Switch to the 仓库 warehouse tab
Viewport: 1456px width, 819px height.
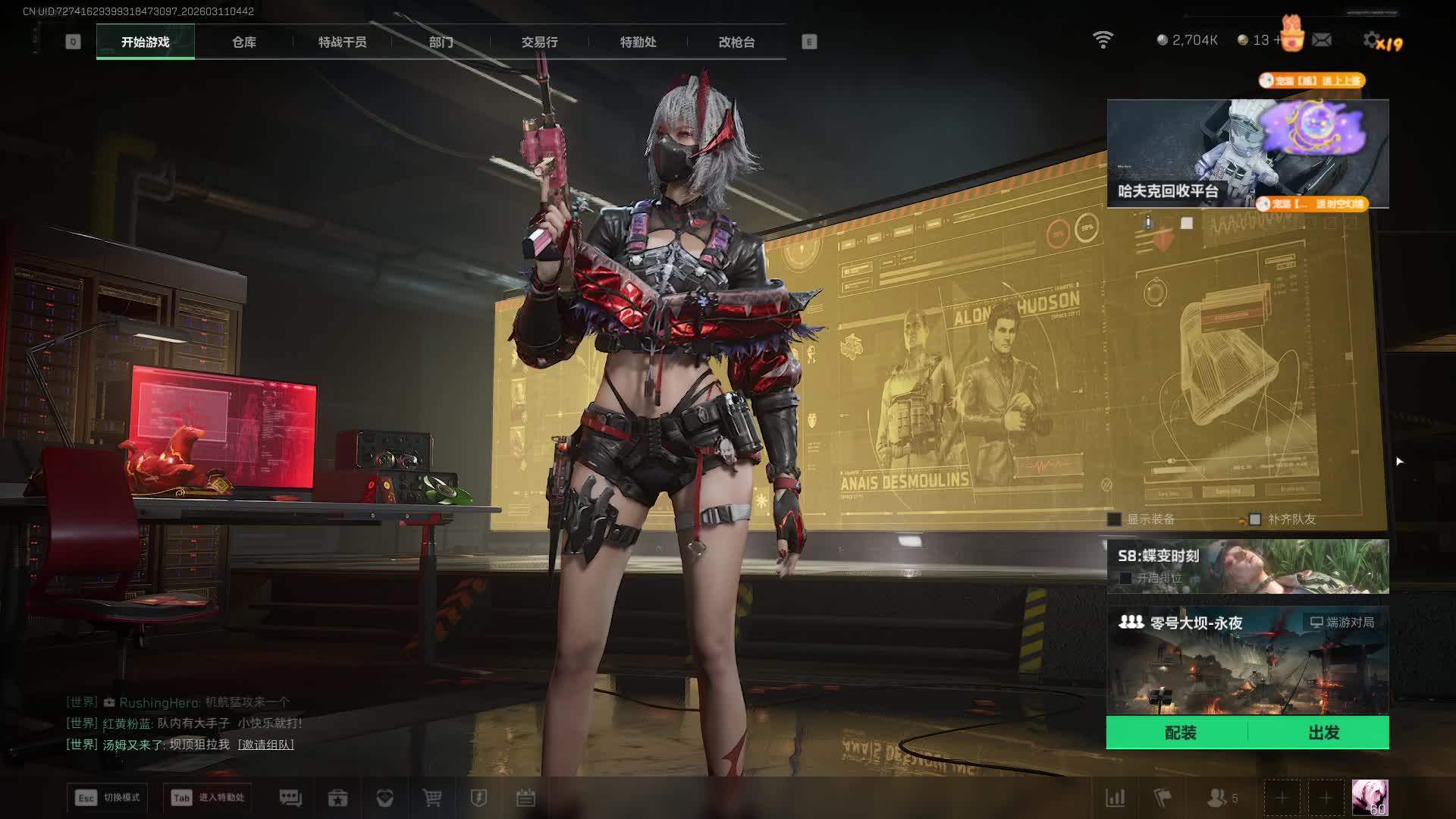(243, 42)
